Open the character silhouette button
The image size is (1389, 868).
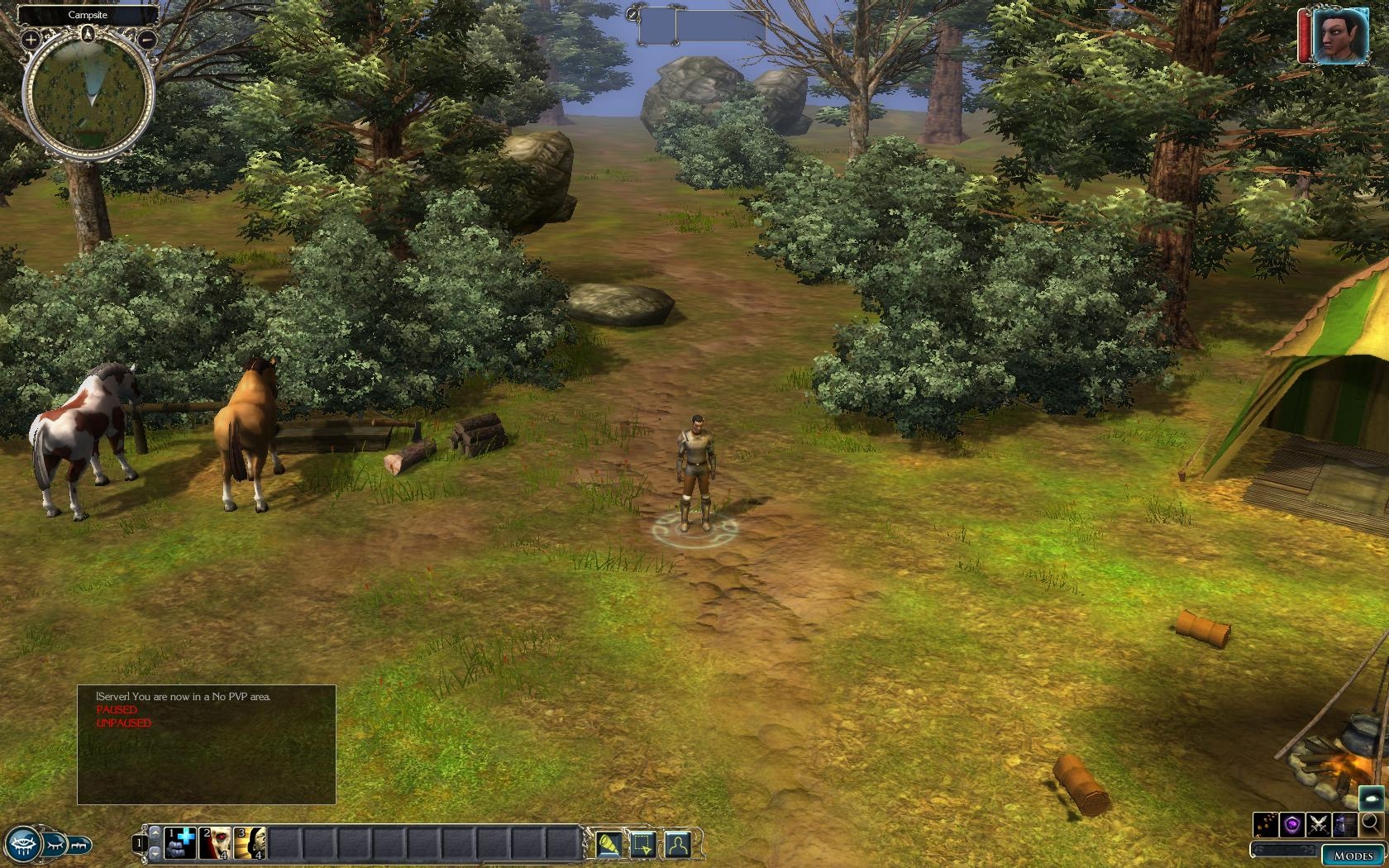tap(677, 844)
